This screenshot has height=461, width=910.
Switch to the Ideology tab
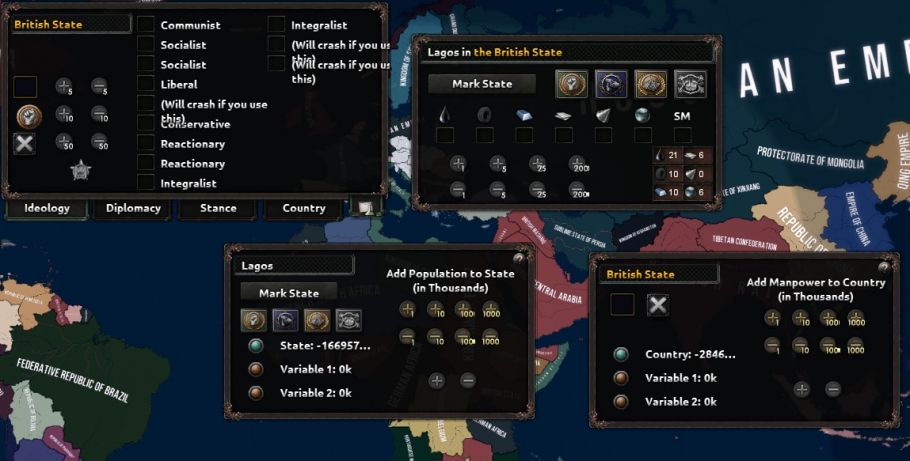(47, 208)
